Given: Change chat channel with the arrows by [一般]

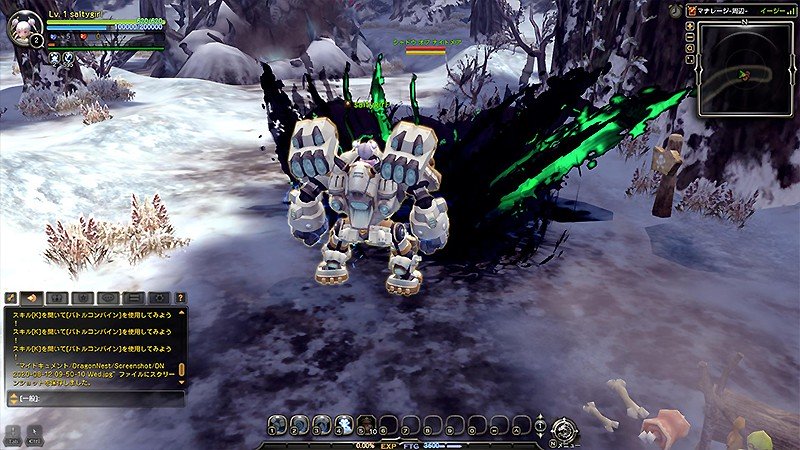Looking at the screenshot, I should 12,398.
